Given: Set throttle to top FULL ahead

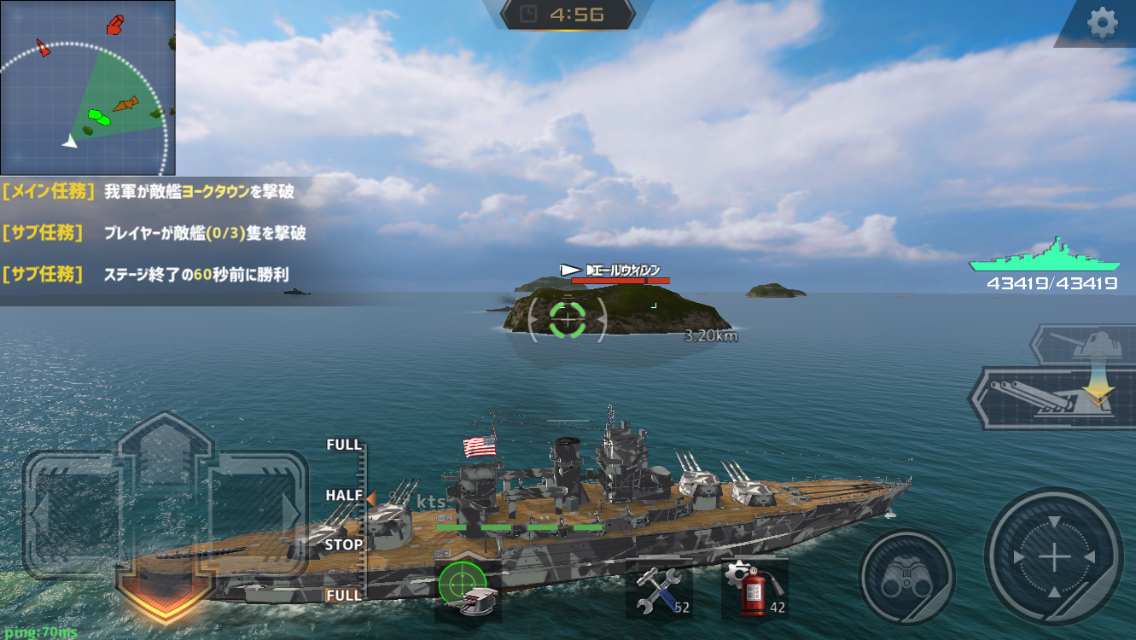Looking at the screenshot, I should [343, 445].
